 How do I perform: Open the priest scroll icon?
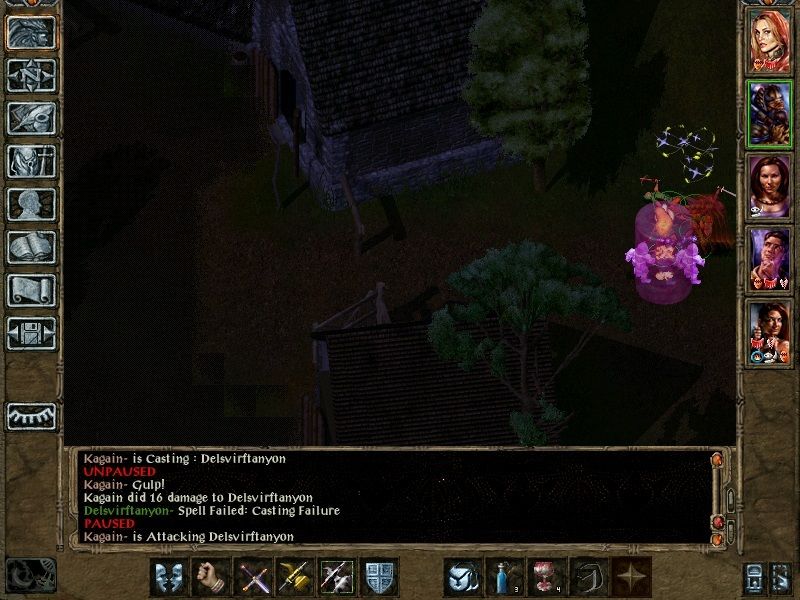tap(31, 290)
